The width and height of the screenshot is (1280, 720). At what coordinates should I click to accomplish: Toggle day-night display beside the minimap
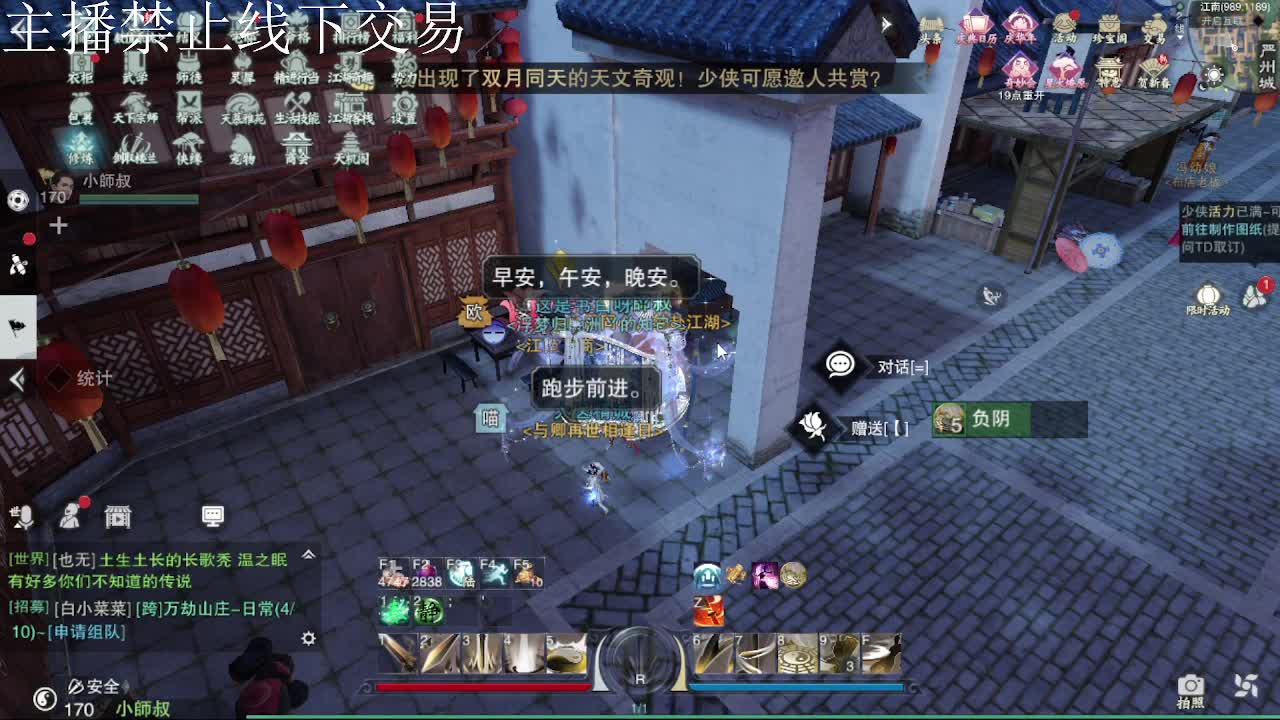pyautogui.click(x=1214, y=75)
